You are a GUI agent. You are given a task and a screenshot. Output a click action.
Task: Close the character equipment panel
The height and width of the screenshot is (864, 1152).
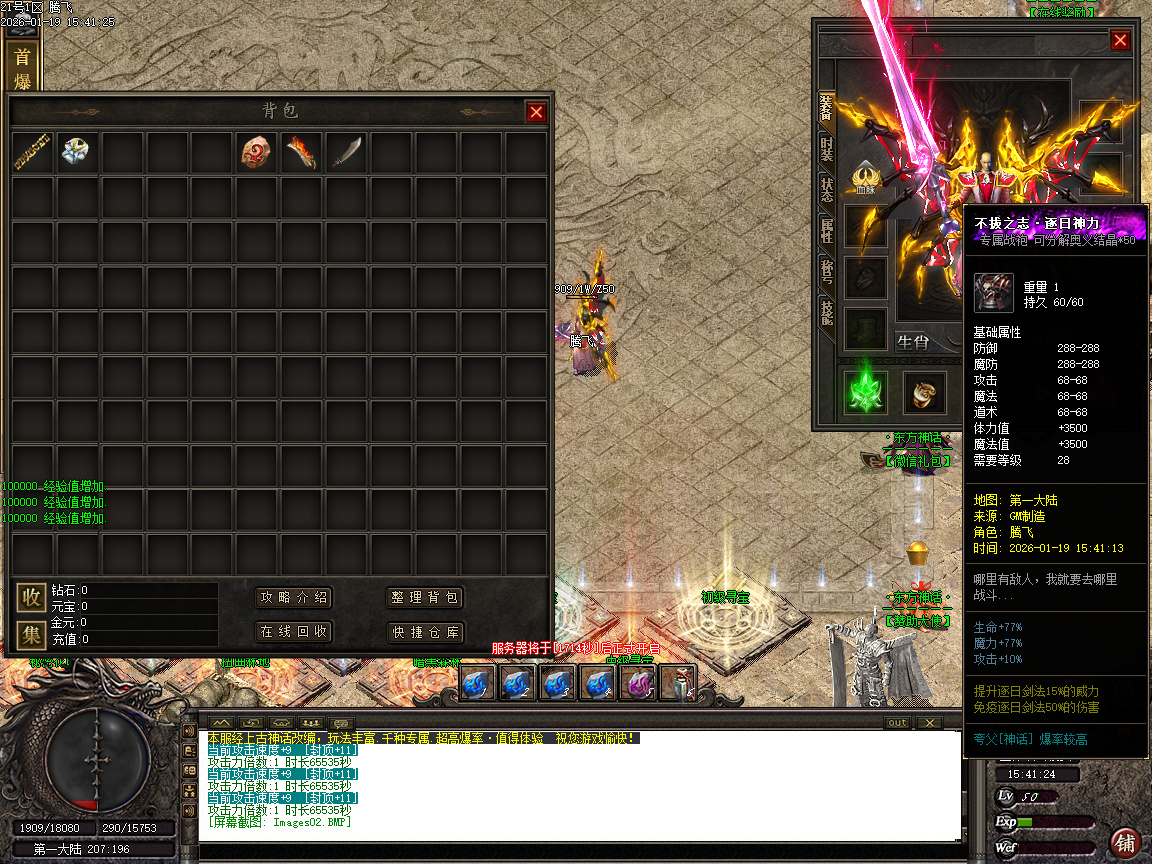(1120, 40)
